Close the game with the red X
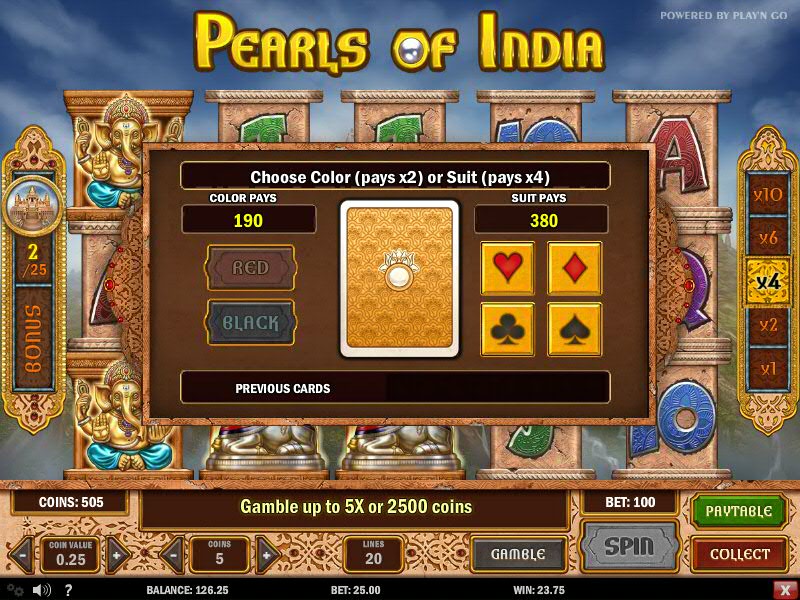Image resolution: width=800 pixels, height=600 pixels. pos(784,589)
